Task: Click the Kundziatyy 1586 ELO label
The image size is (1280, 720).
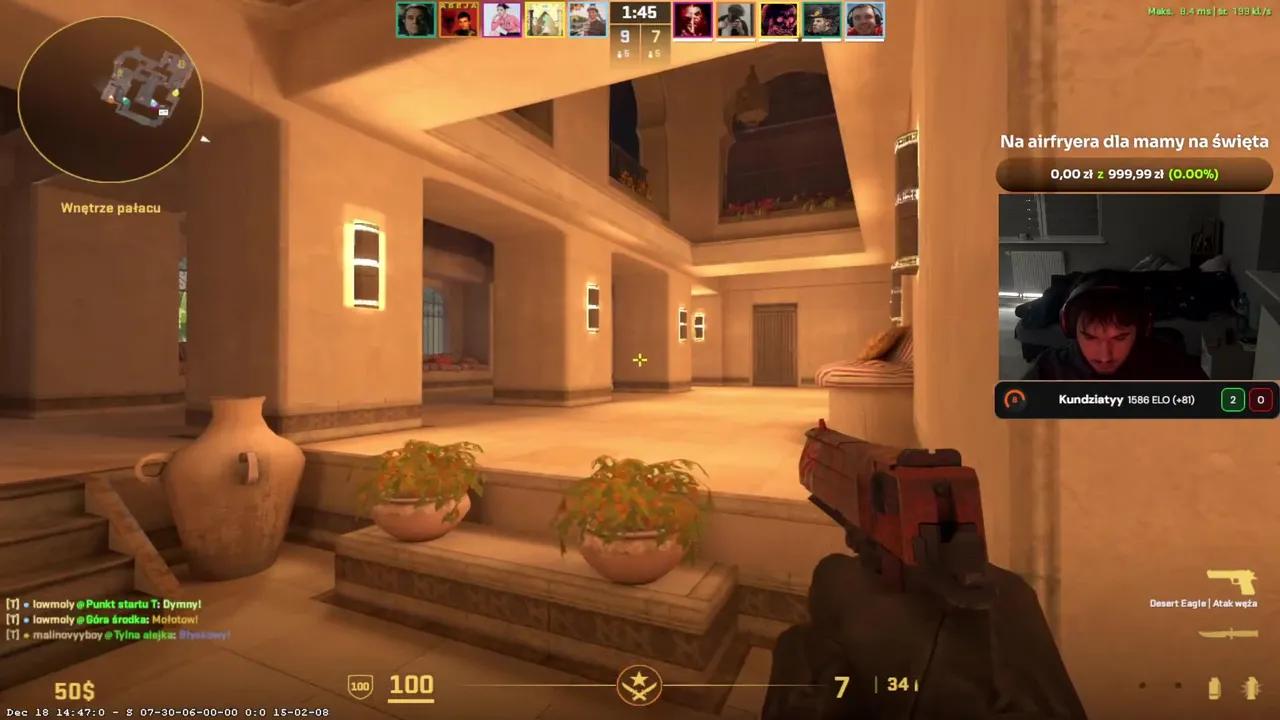Action: point(1126,399)
